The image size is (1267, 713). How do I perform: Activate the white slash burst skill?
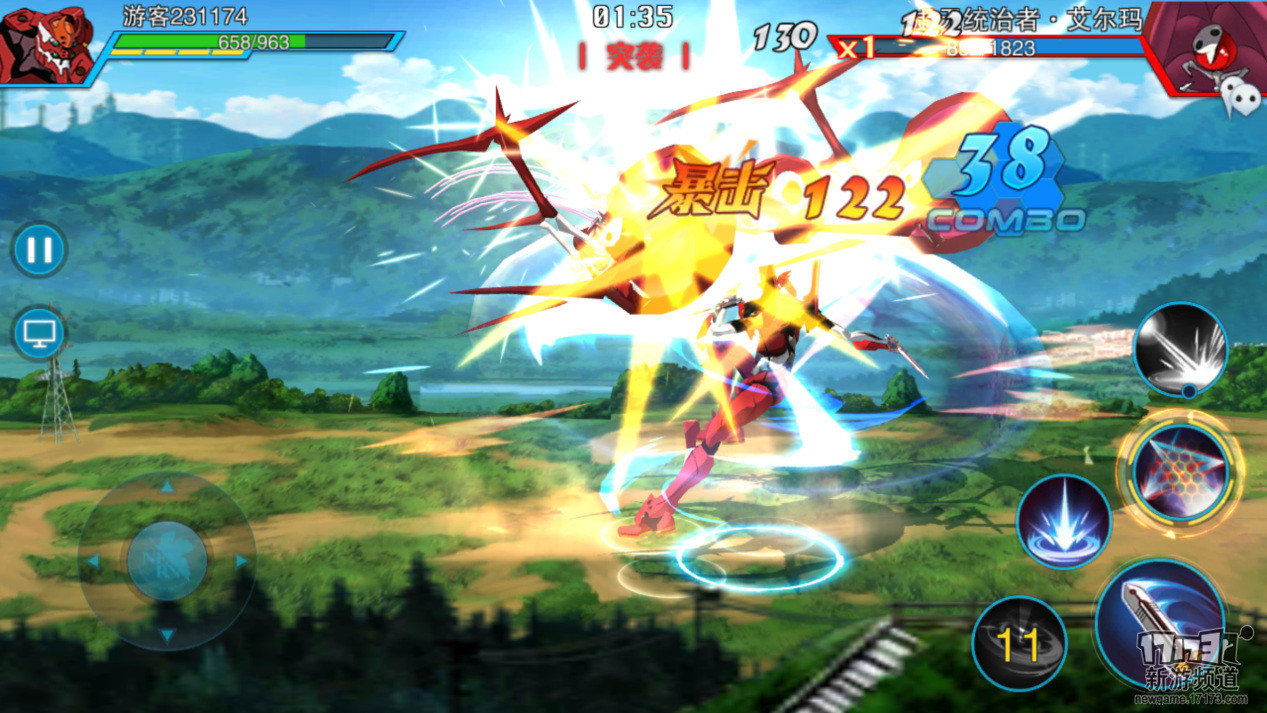tap(1180, 349)
